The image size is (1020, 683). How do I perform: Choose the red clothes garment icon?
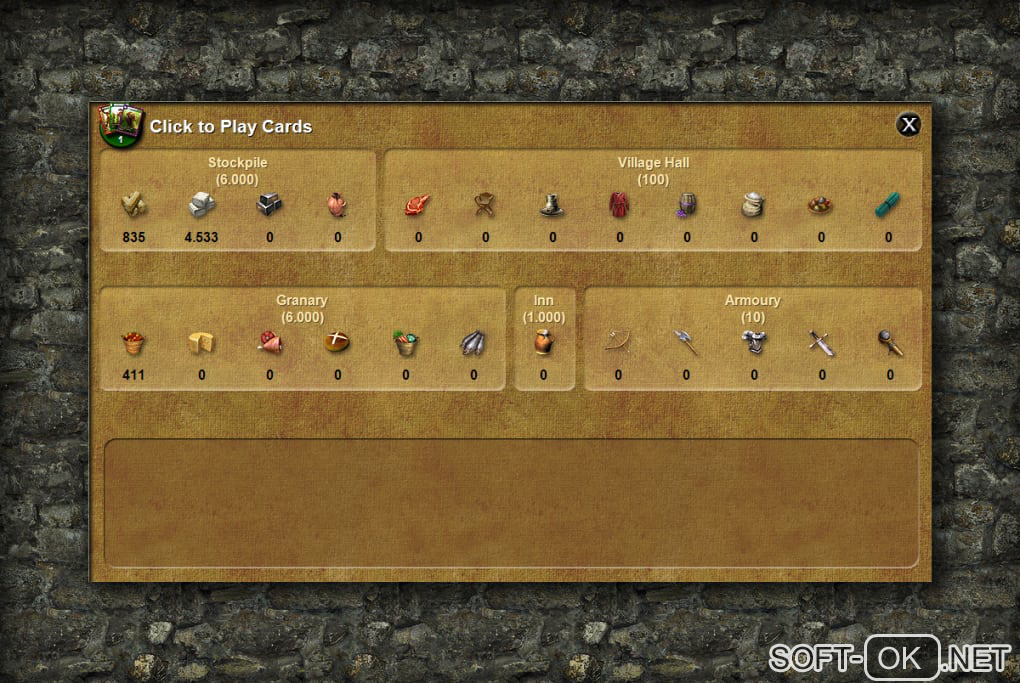point(619,205)
